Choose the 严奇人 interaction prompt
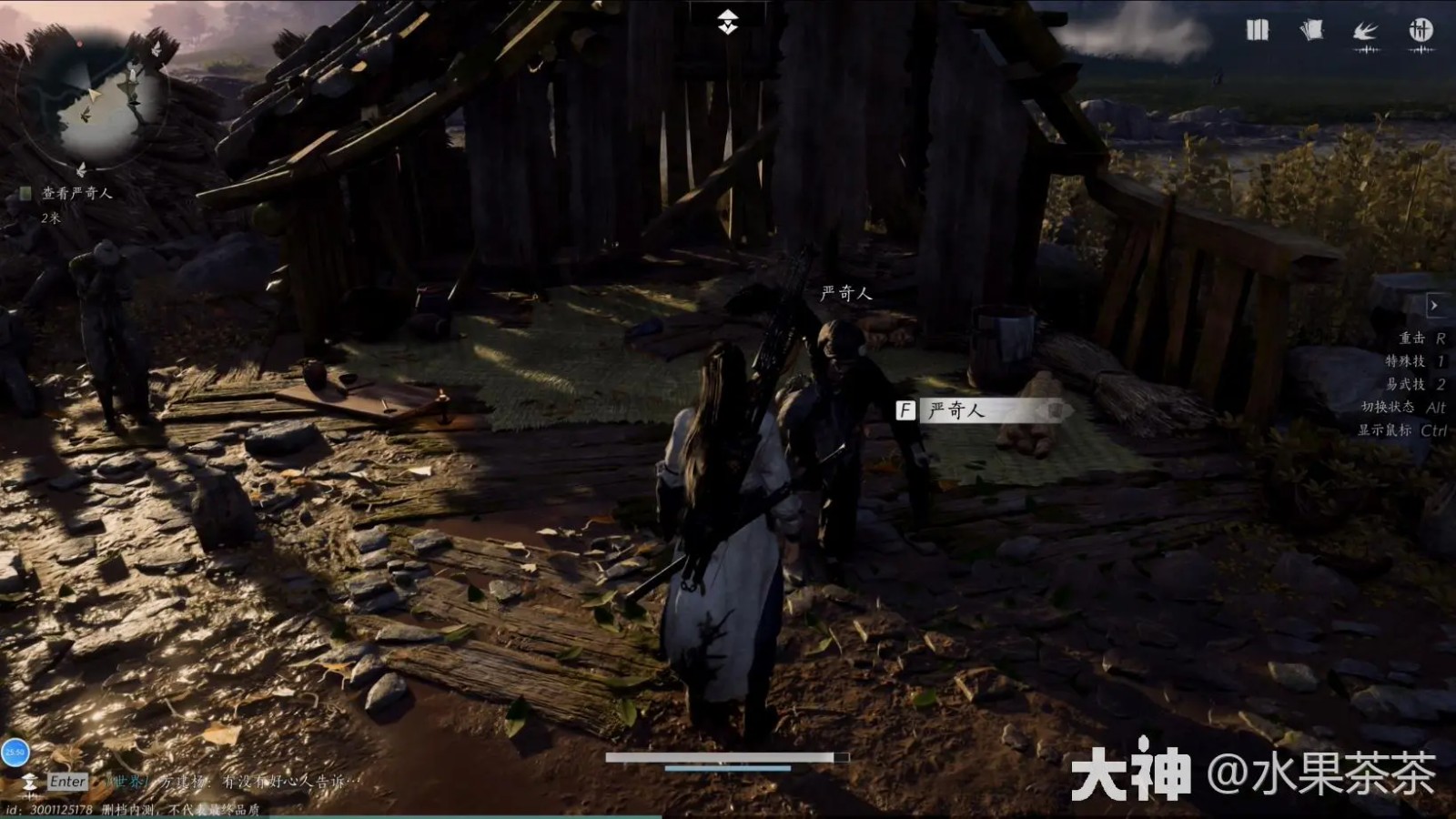The height and width of the screenshot is (819, 1456). 983,410
